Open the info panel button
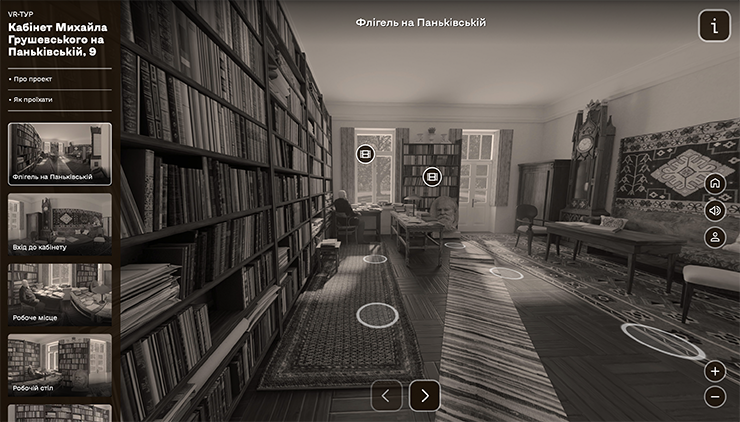Screen dimensions: 740x422 pos(714,26)
